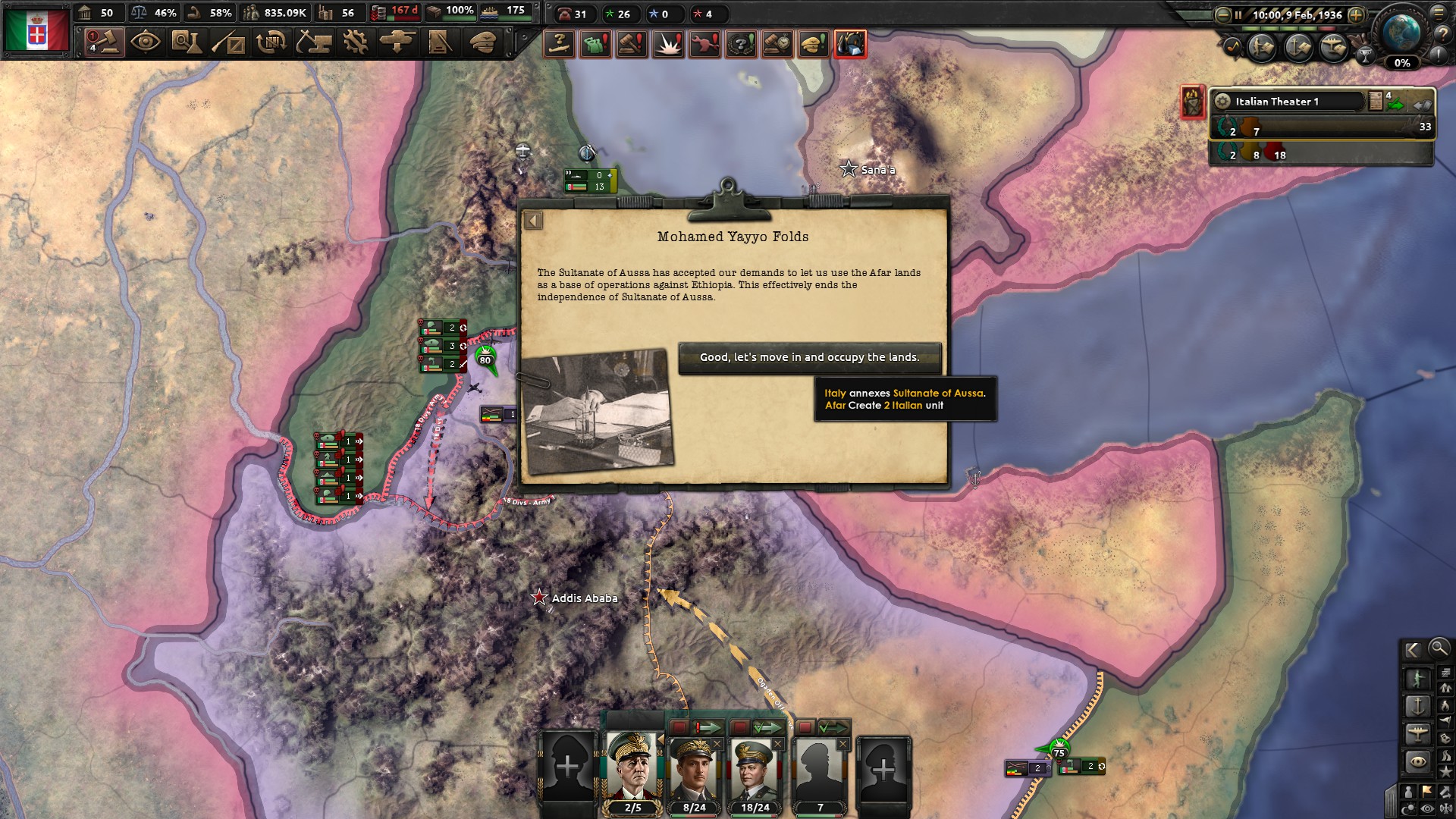This screenshot has width=1456, height=819.
Task: Open the Production tab with the gears icon
Action: coord(356,43)
